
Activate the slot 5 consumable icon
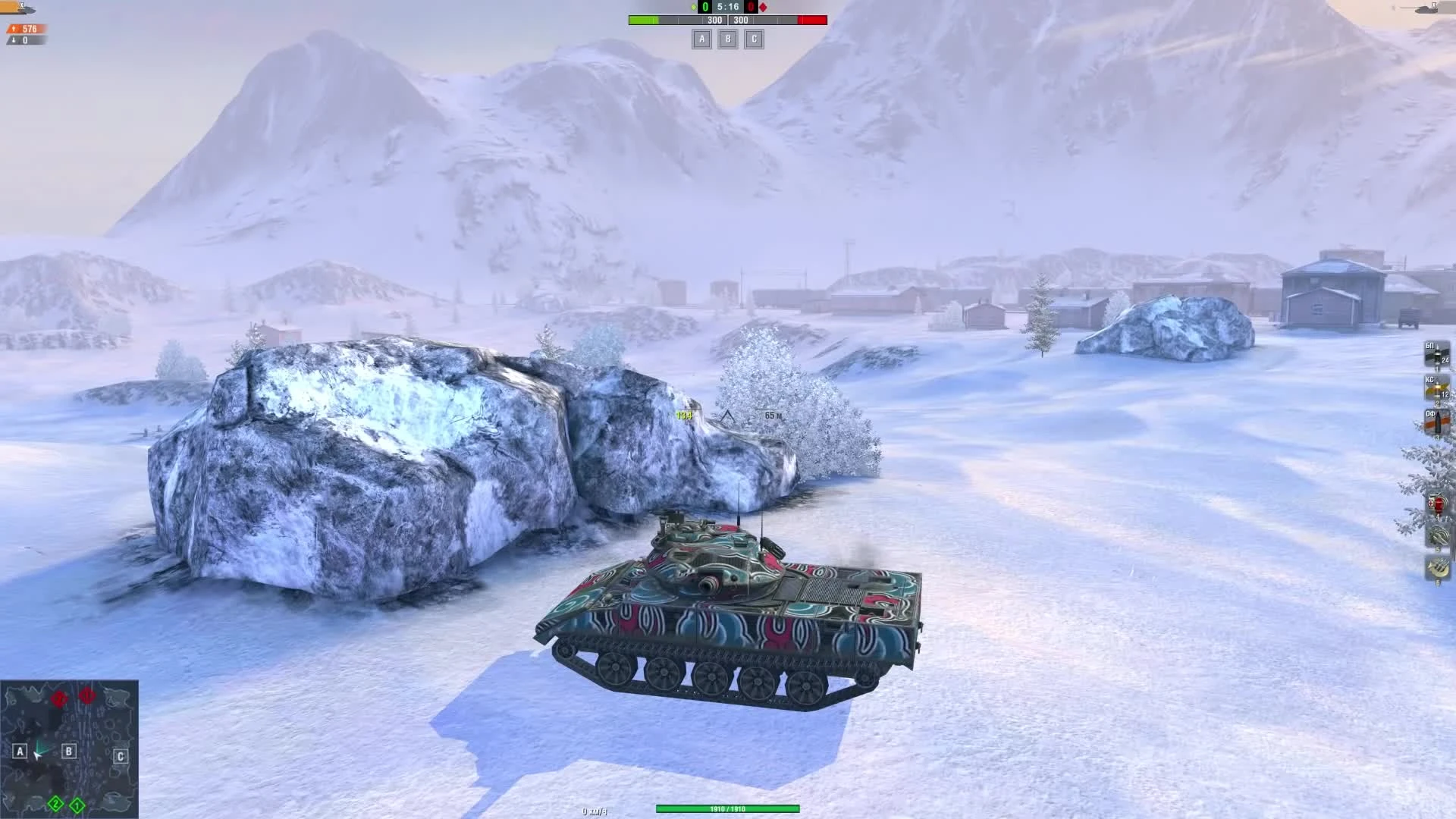(x=1438, y=535)
